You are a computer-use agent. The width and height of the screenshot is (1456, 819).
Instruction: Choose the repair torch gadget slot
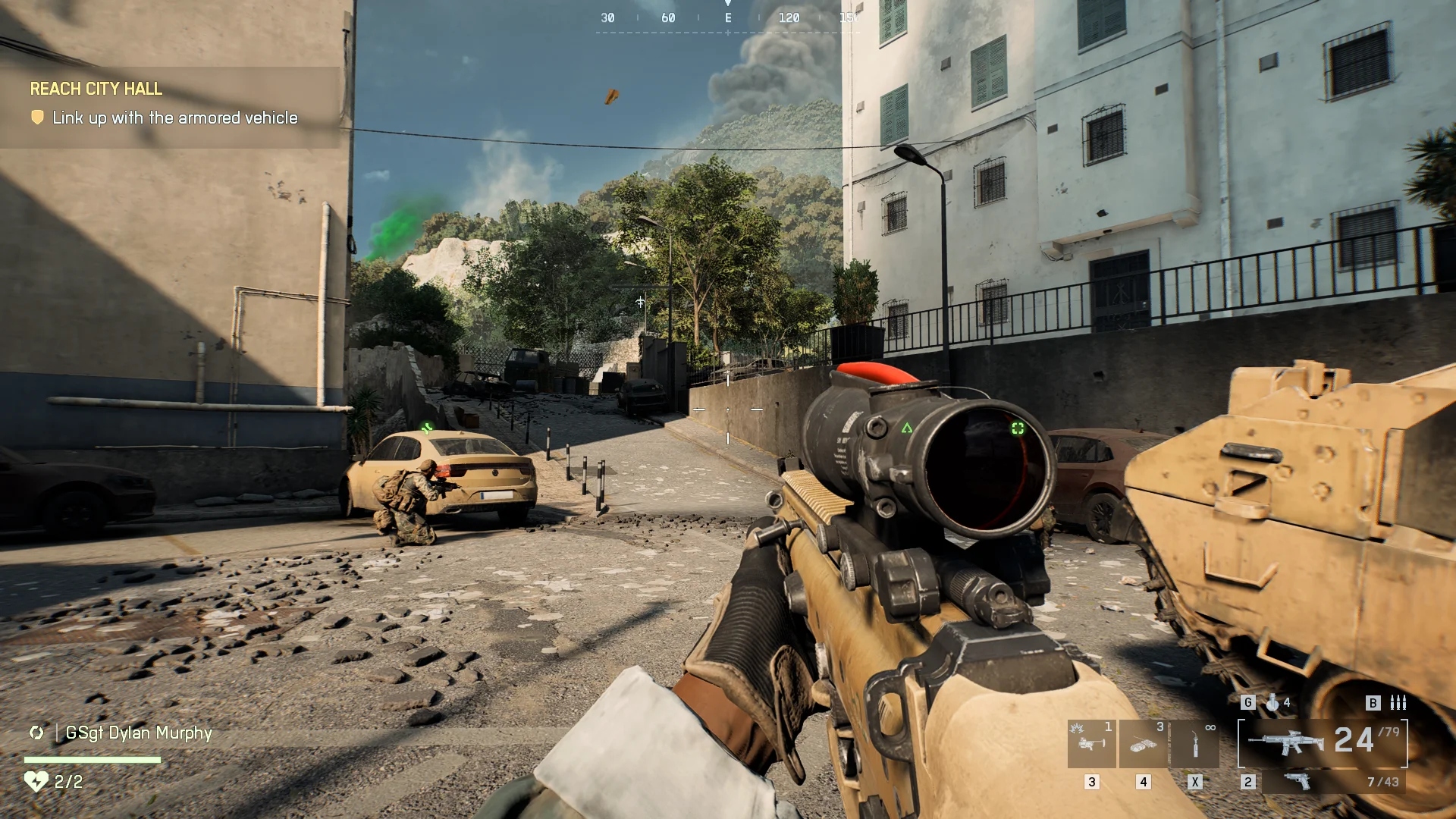[1195, 744]
